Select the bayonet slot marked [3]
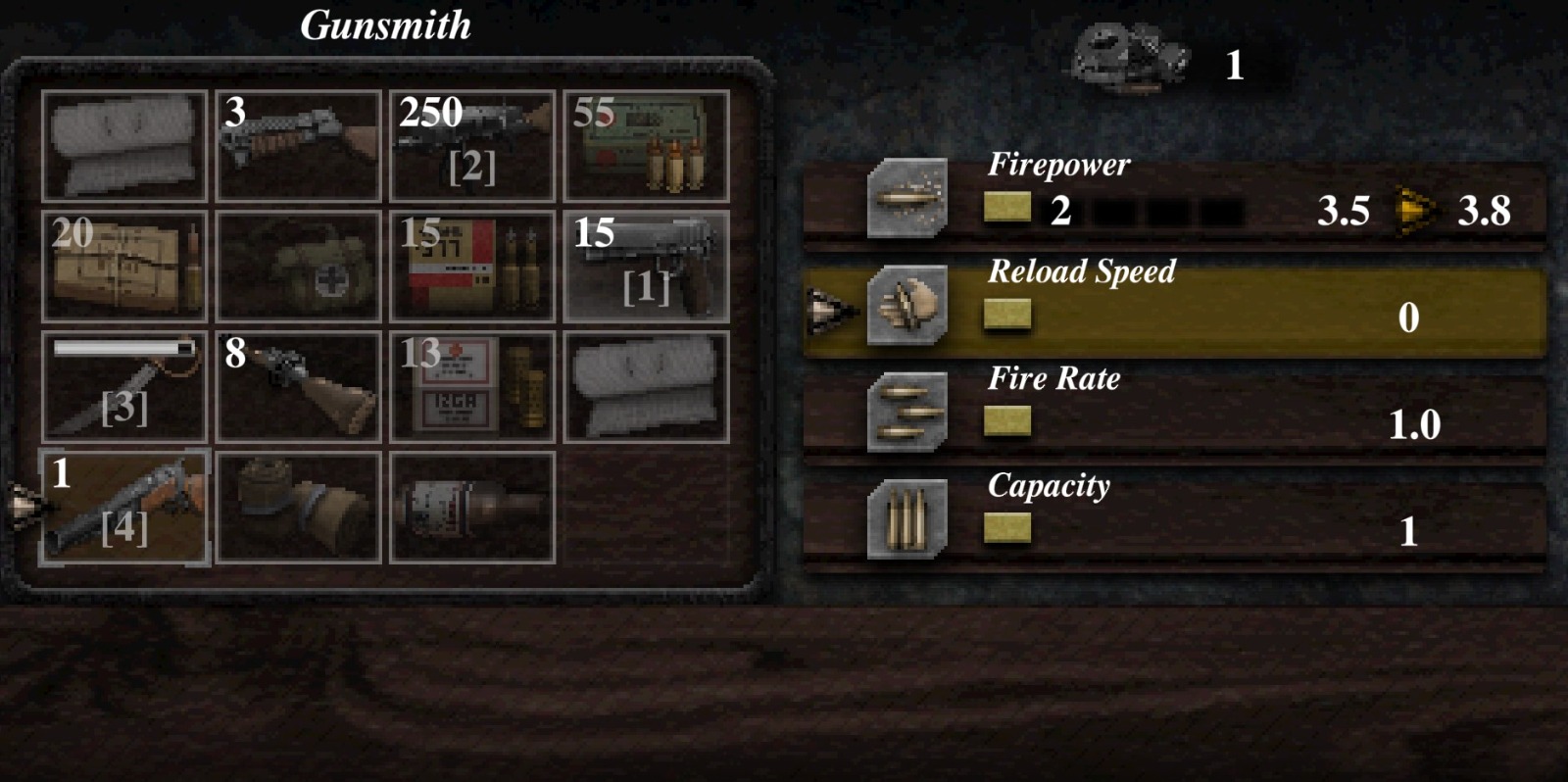This screenshot has width=1568, height=782. [x=124, y=386]
